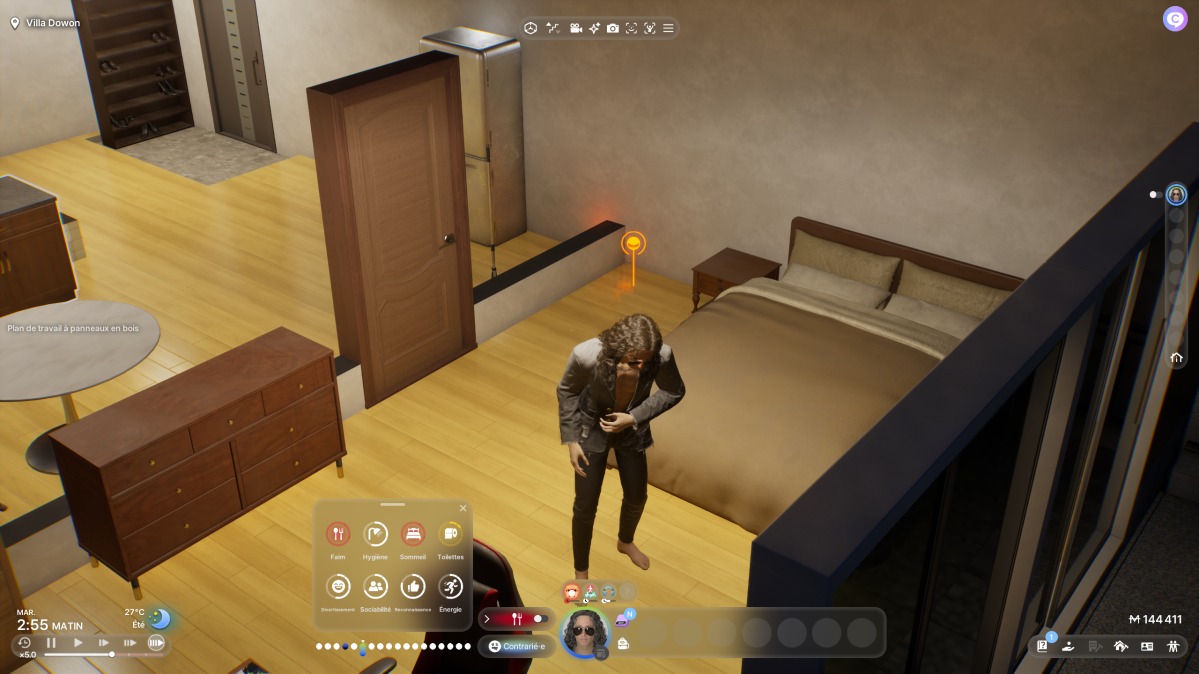
Task: Click the home icon on right sidebar
Action: [x=1176, y=357]
